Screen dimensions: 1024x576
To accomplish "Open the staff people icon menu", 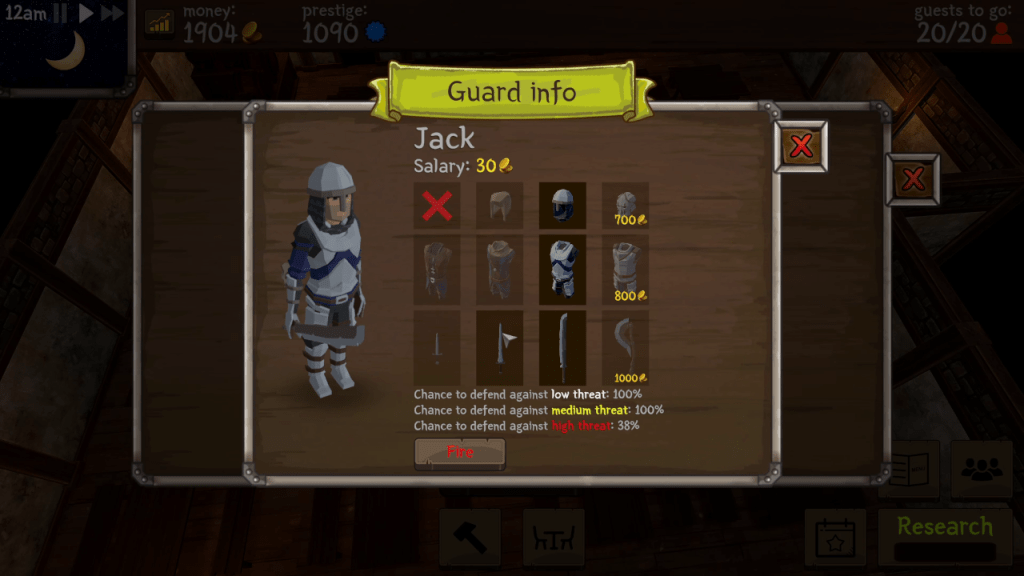I will 981,470.
